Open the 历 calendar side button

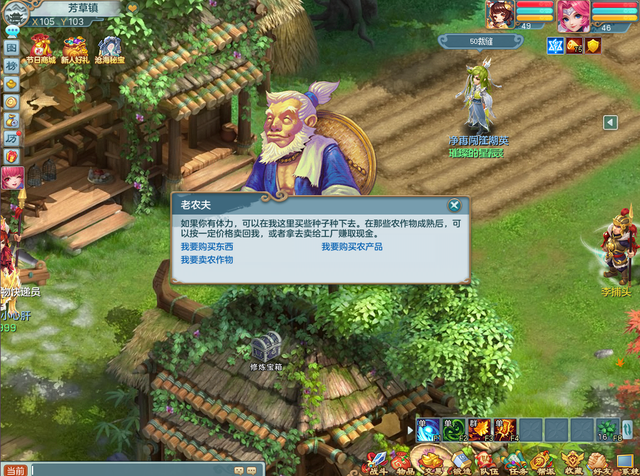[x=11, y=137]
